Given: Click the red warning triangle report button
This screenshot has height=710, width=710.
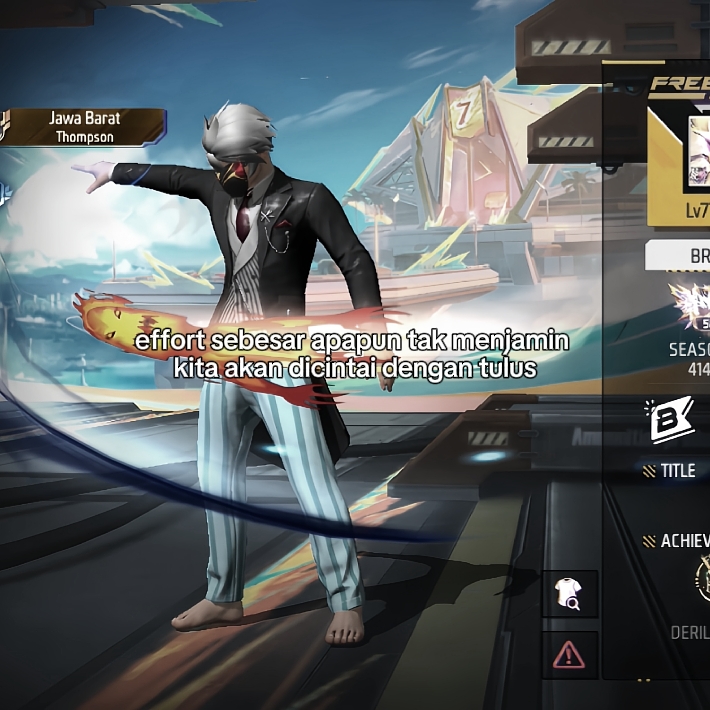Looking at the screenshot, I should [569, 655].
